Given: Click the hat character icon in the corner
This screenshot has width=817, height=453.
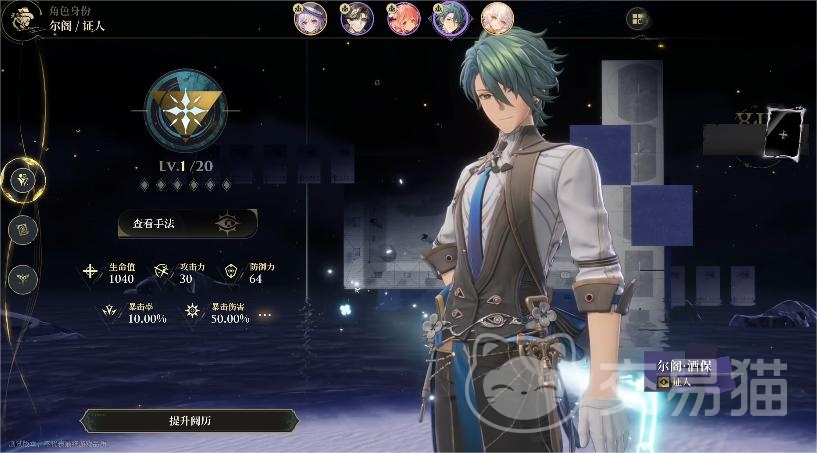Looking at the screenshot, I should coord(20,20).
